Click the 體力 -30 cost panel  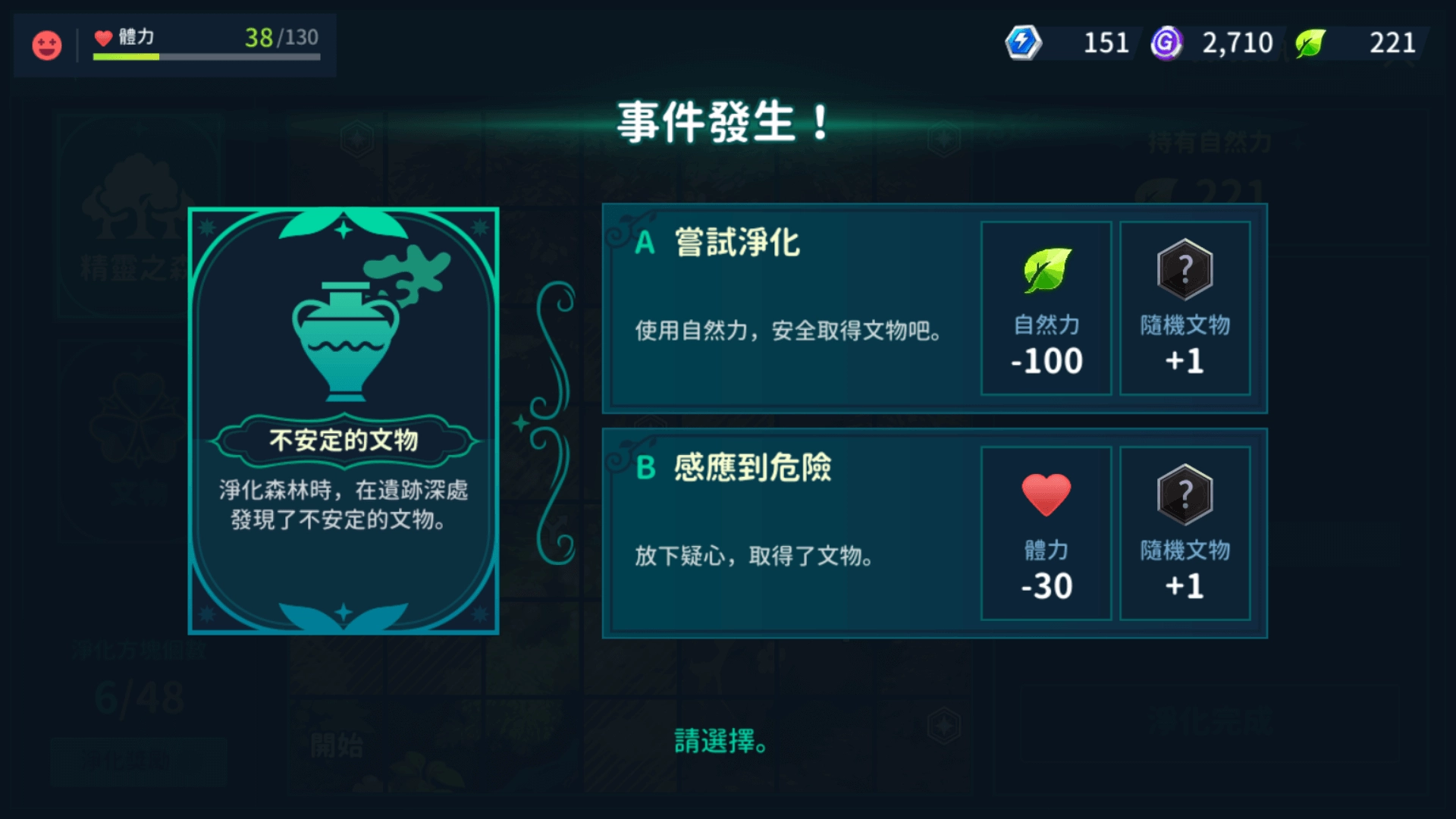click(x=1046, y=535)
